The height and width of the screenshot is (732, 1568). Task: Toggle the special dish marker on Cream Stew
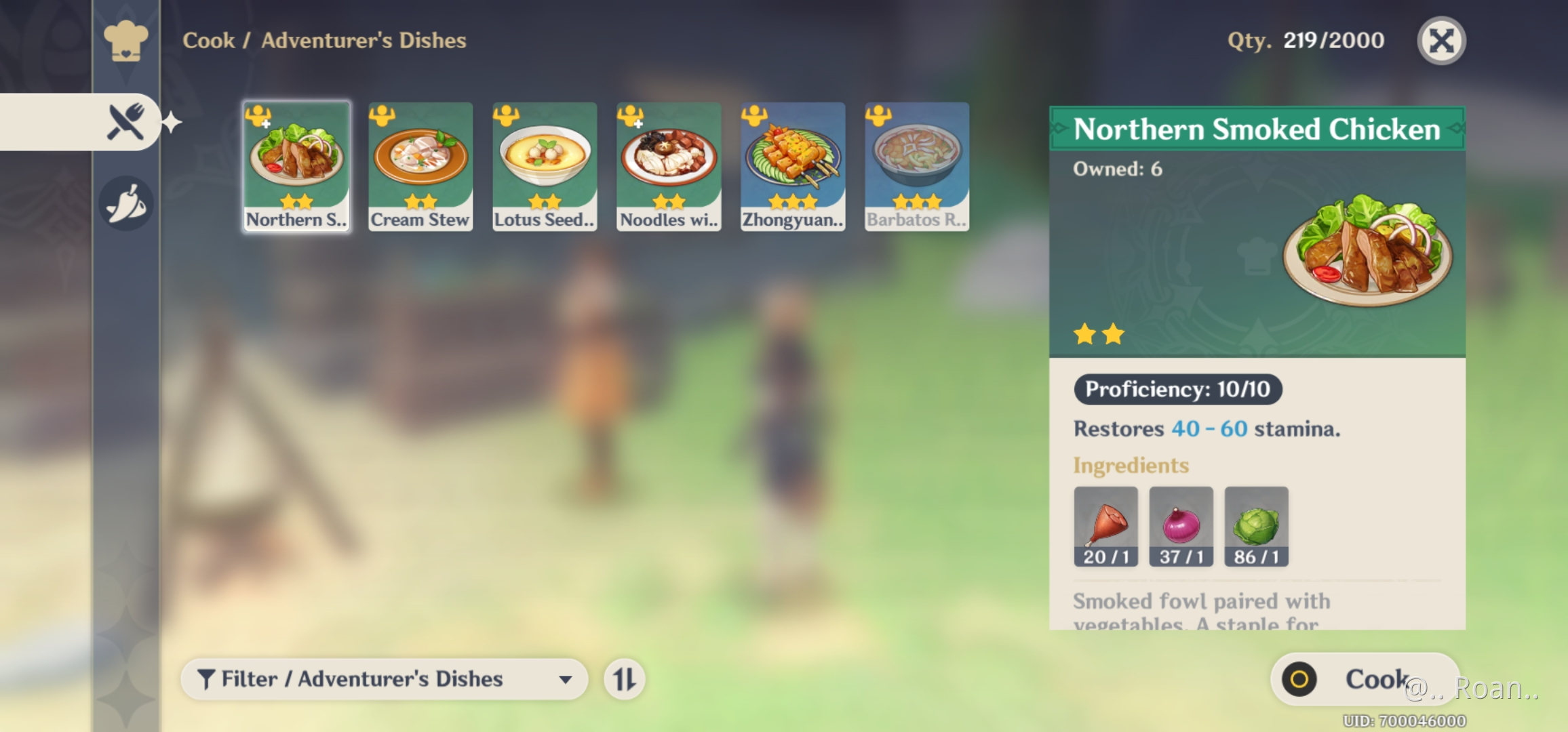(x=383, y=117)
